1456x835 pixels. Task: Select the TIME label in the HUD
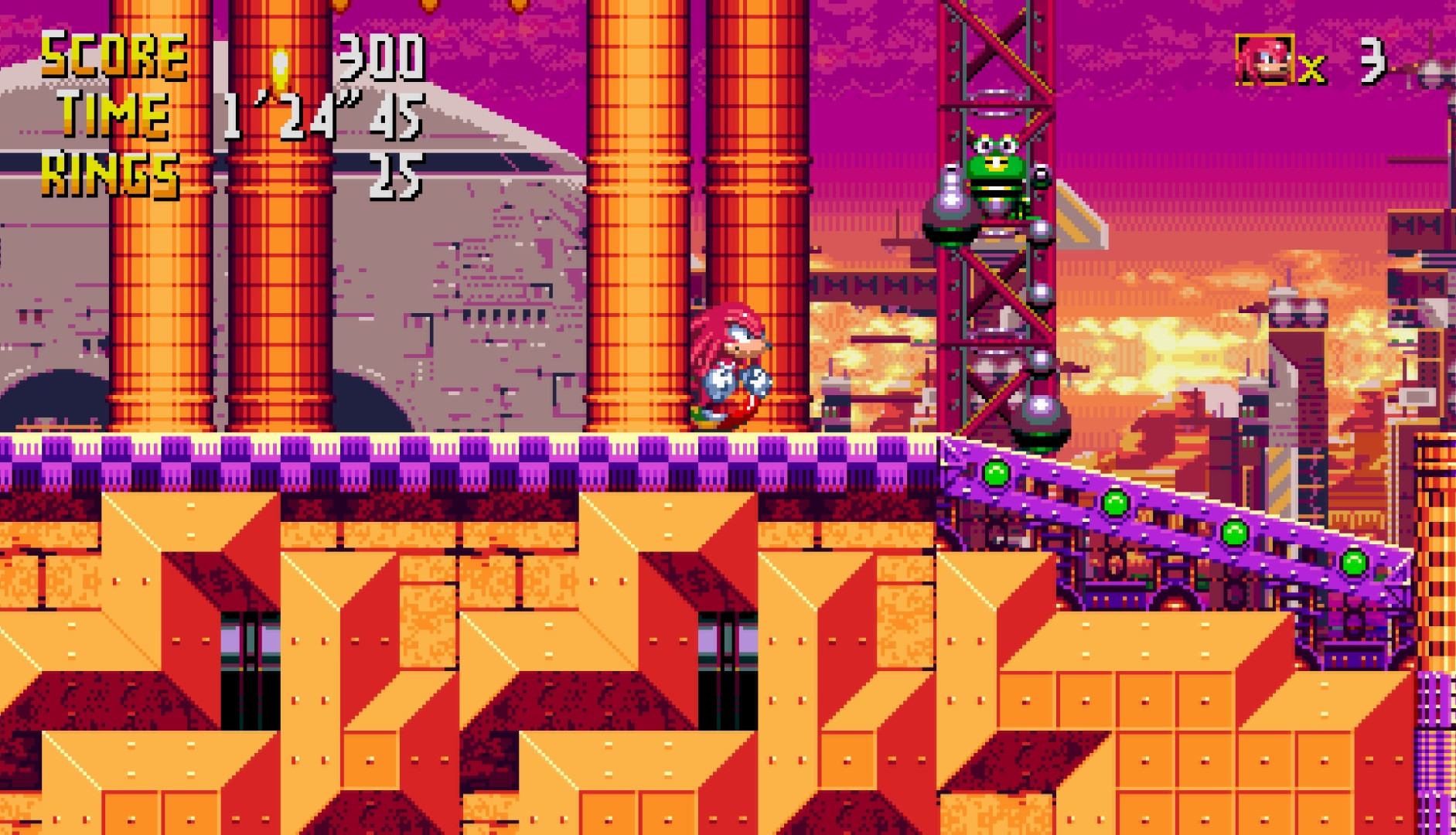pos(114,116)
